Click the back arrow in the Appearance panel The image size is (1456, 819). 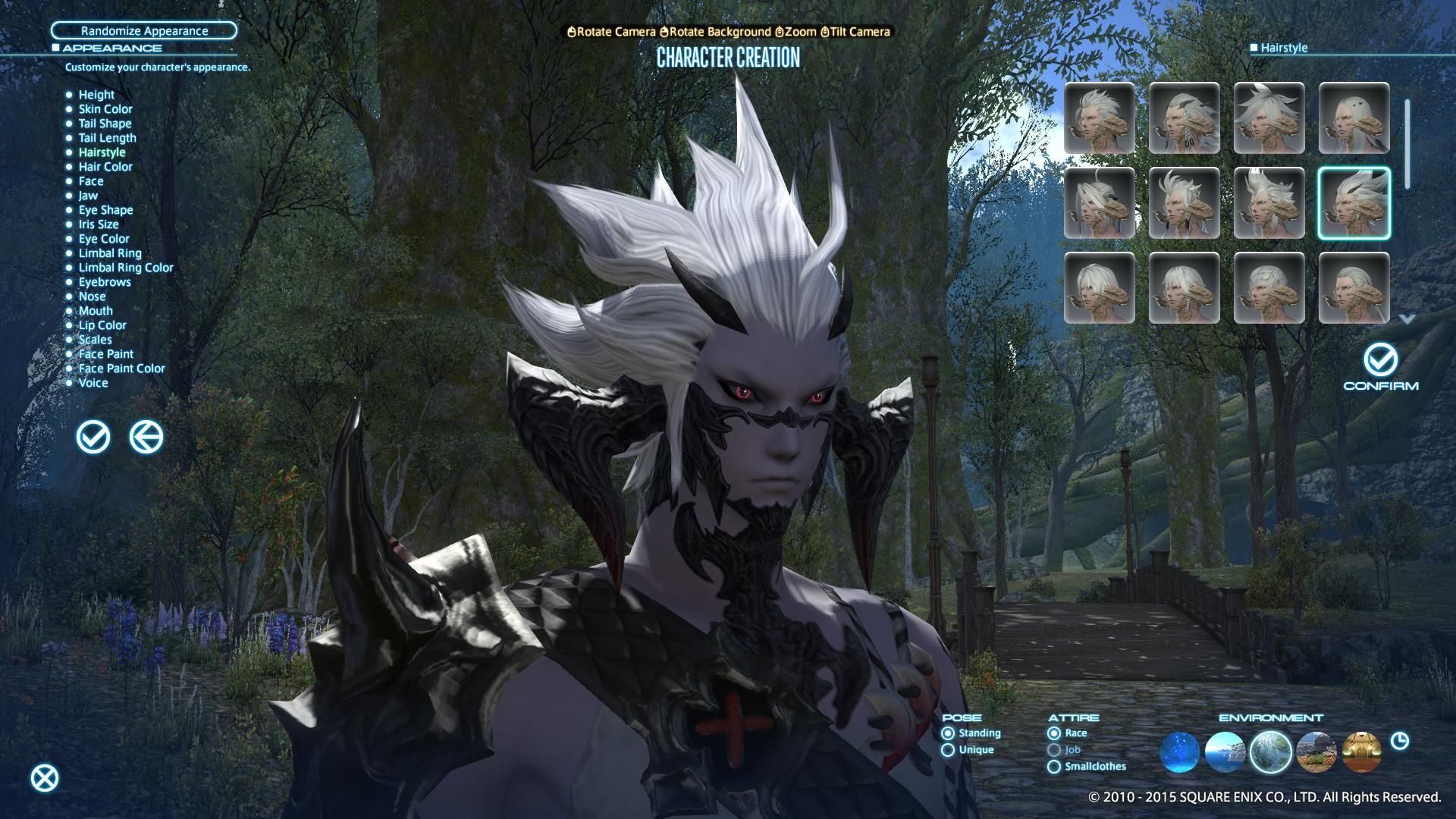click(x=147, y=437)
